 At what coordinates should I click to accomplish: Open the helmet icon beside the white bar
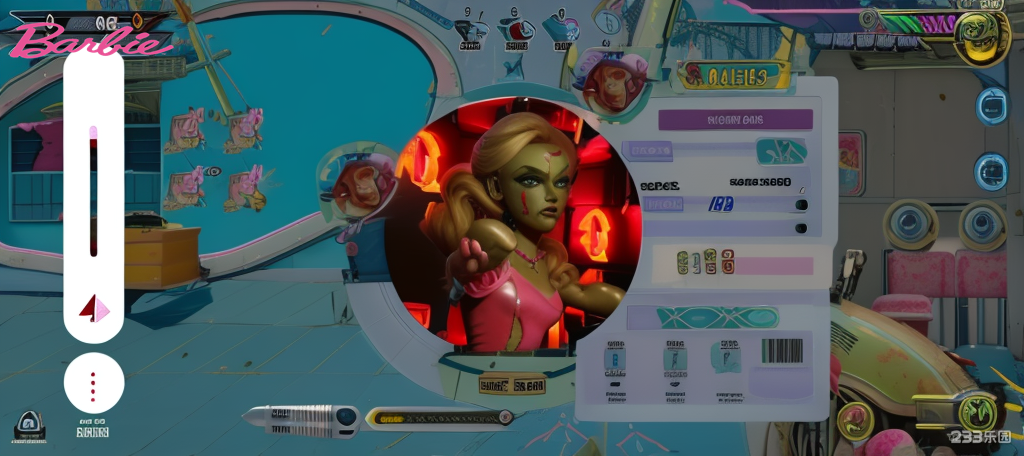coord(30,427)
